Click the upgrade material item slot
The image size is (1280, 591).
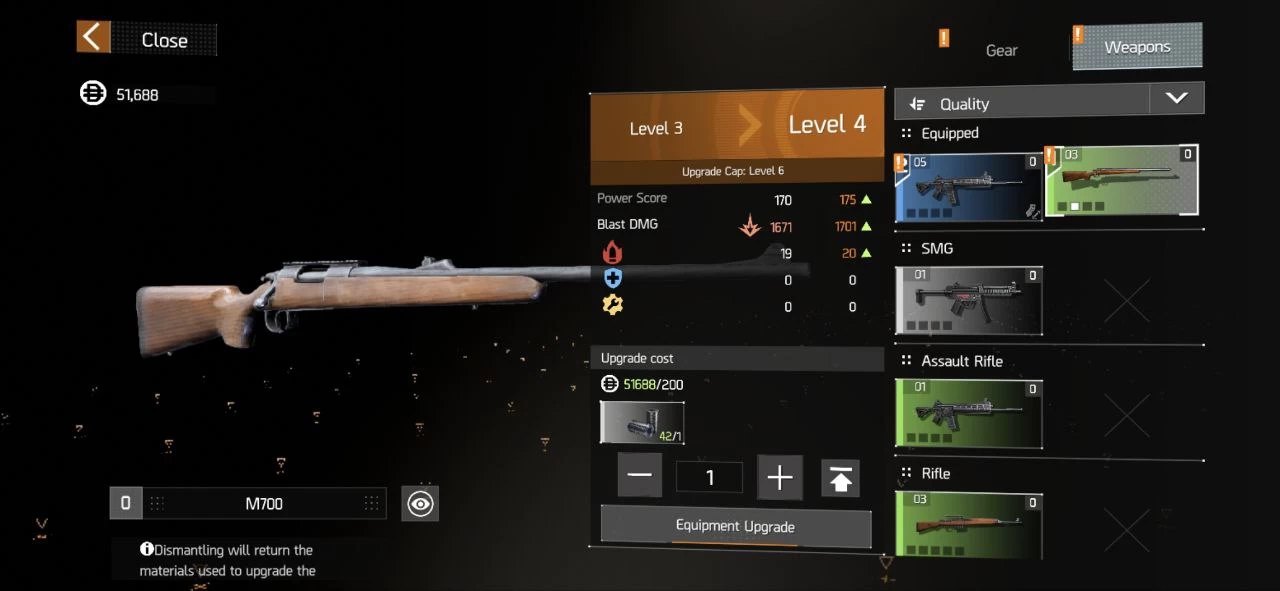click(642, 423)
